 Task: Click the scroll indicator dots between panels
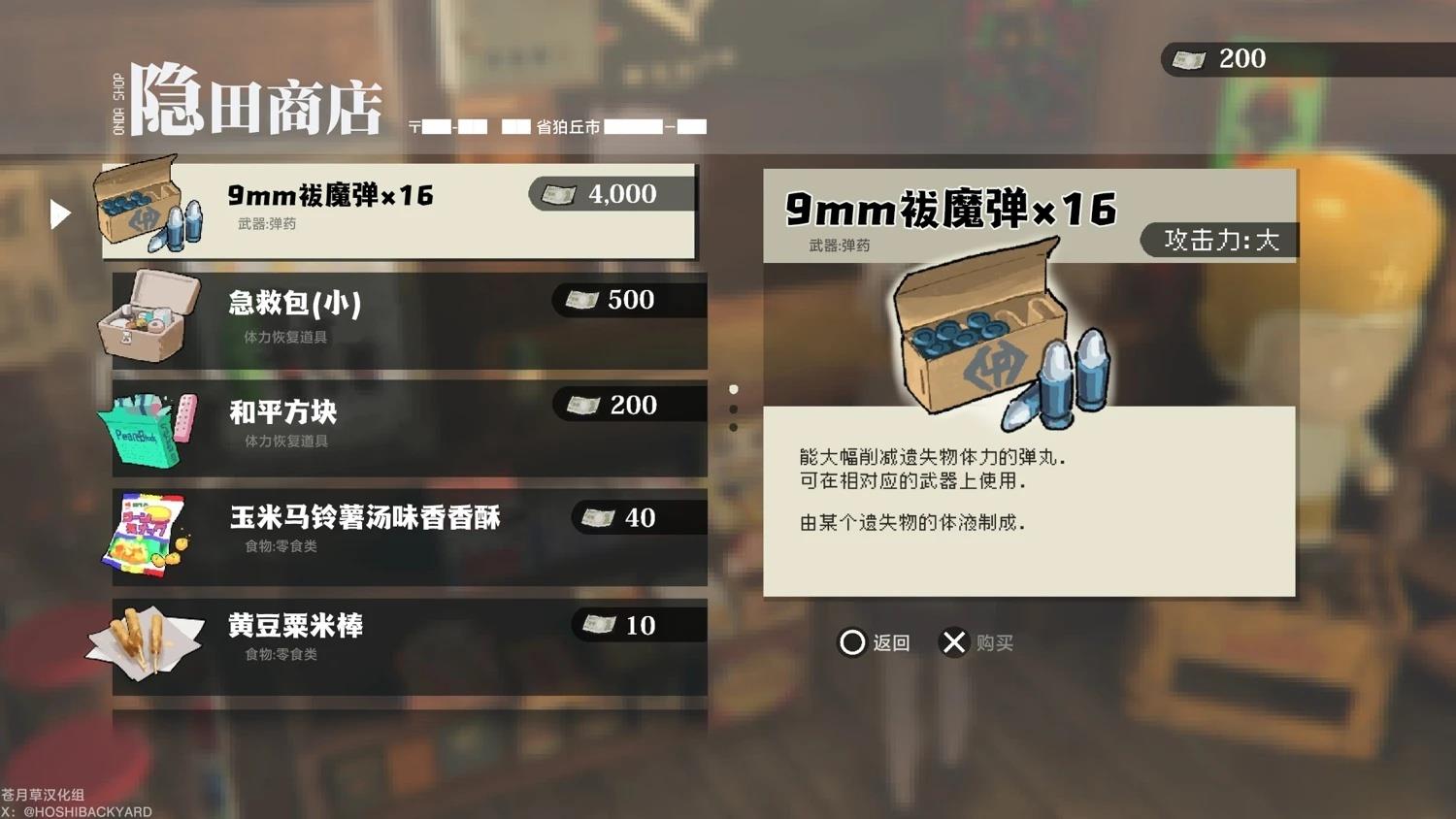734,408
